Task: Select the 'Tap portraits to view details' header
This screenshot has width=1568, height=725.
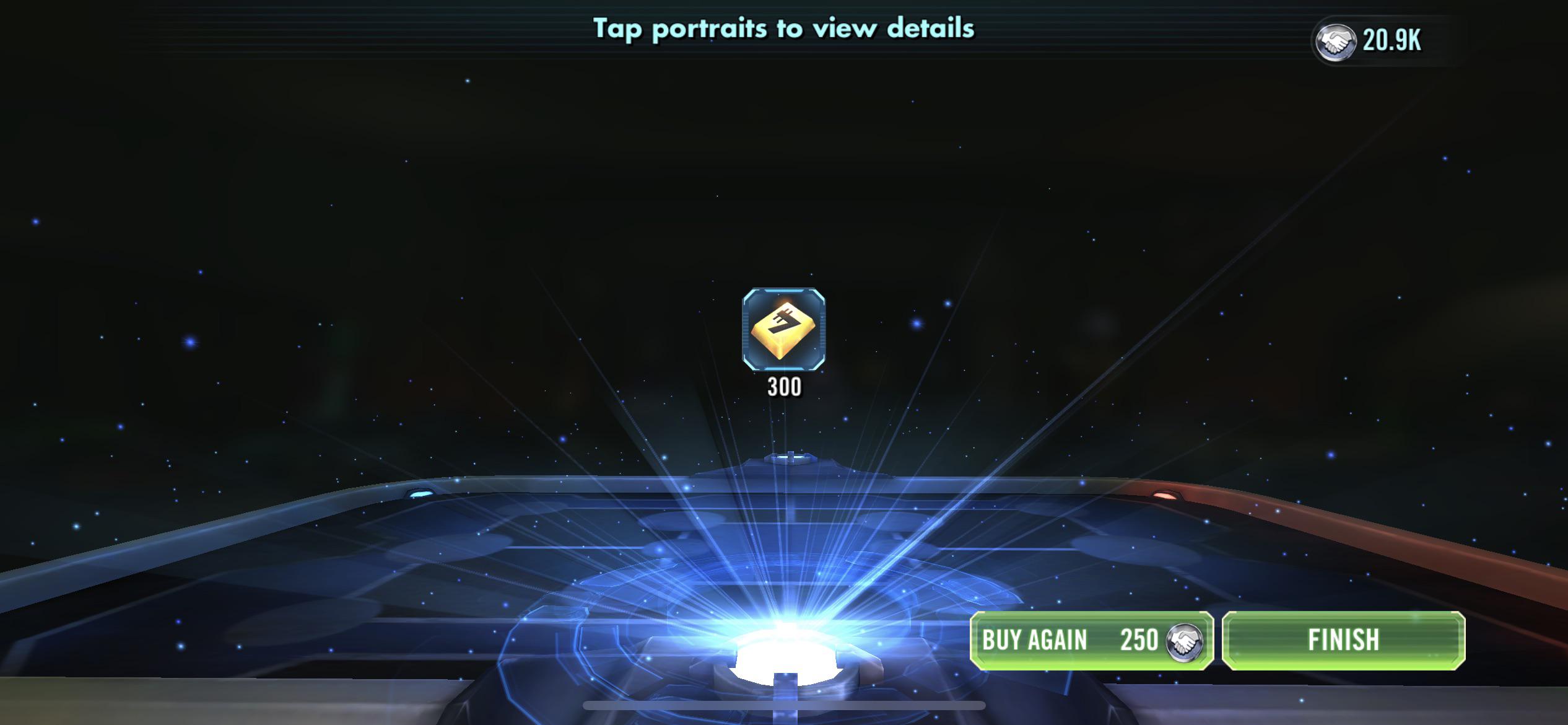Action: (x=784, y=28)
